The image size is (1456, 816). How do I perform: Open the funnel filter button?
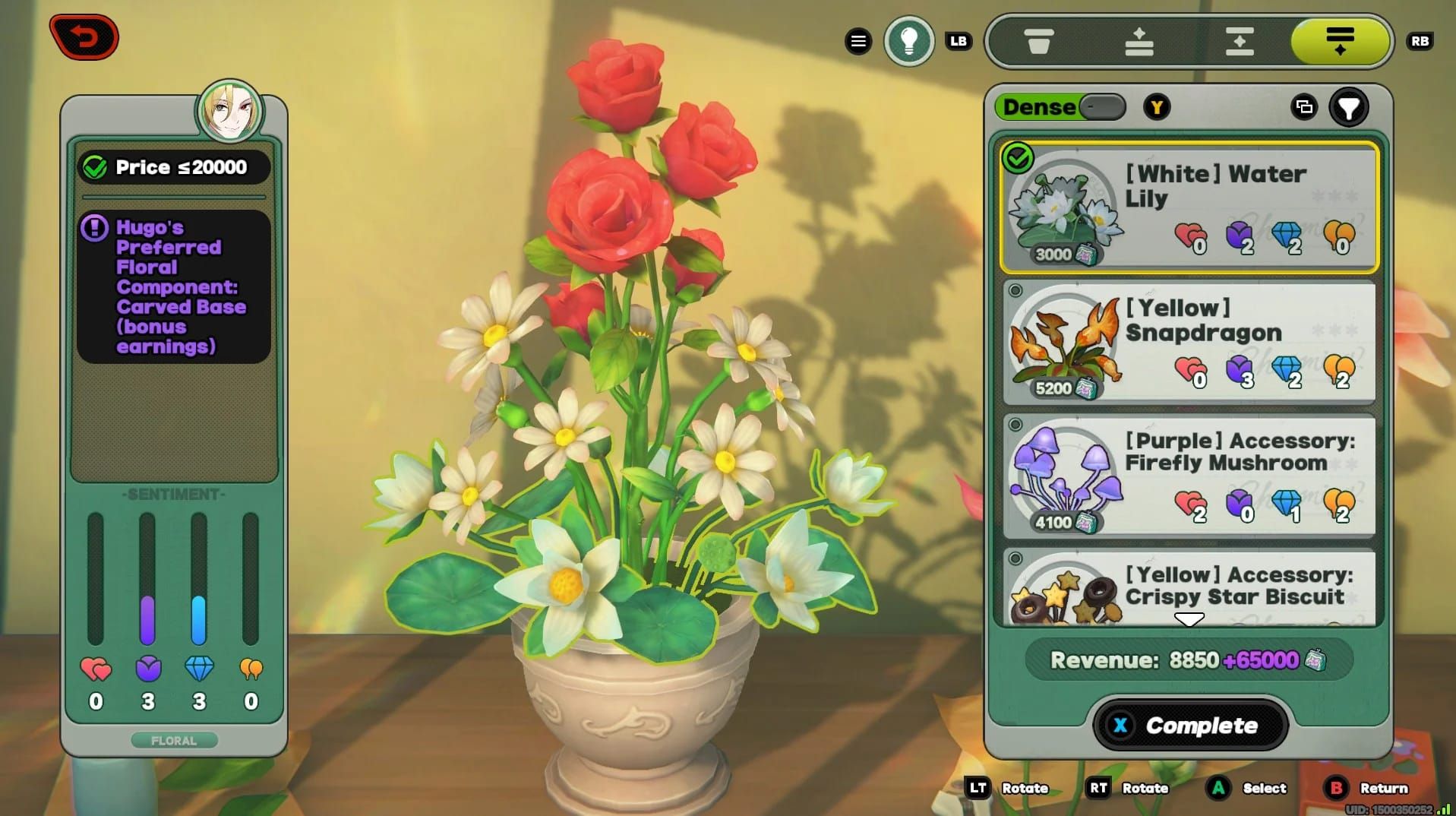pyautogui.click(x=1348, y=108)
